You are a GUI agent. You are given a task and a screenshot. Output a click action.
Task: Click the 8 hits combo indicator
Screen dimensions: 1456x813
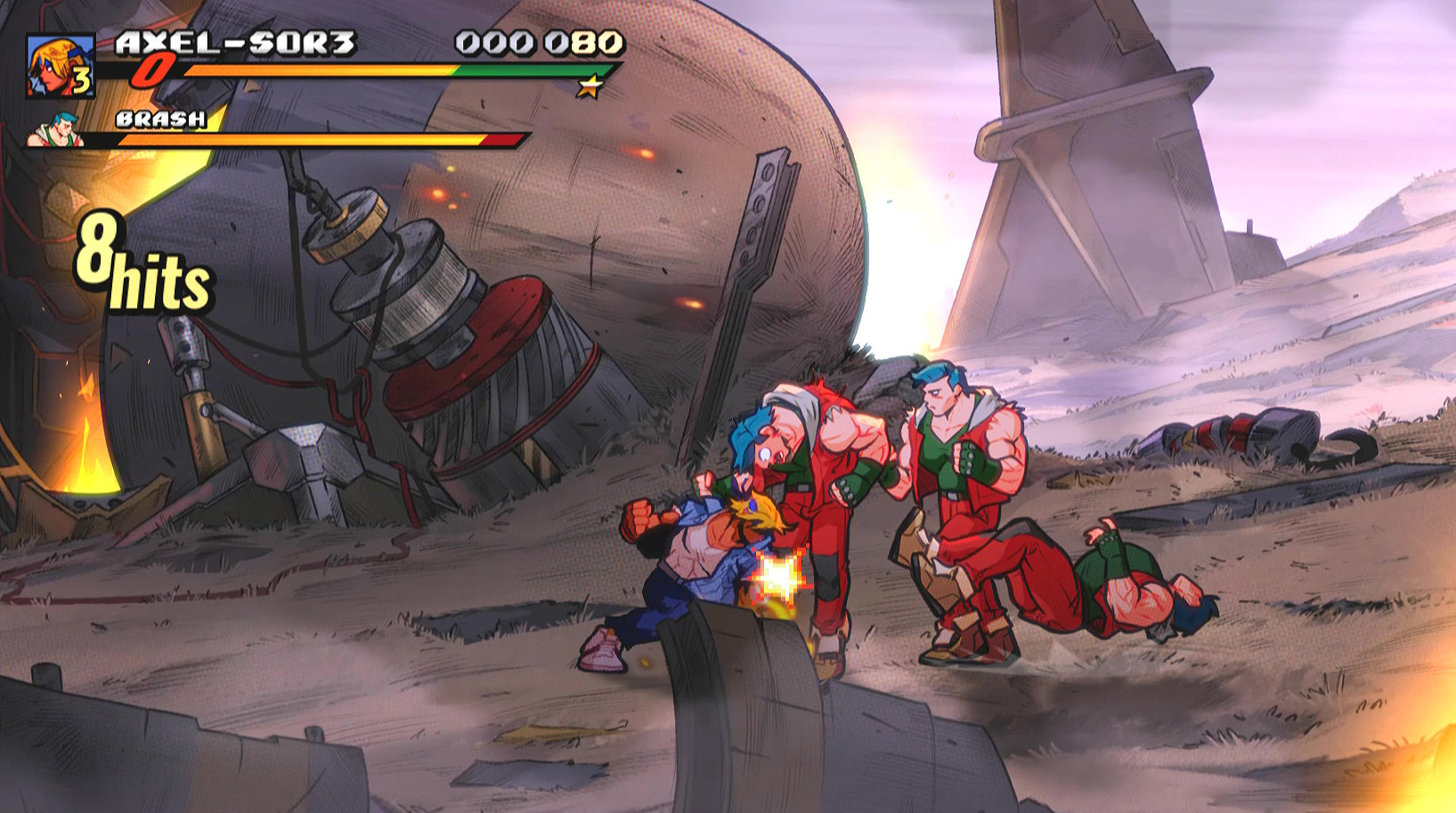click(x=142, y=263)
